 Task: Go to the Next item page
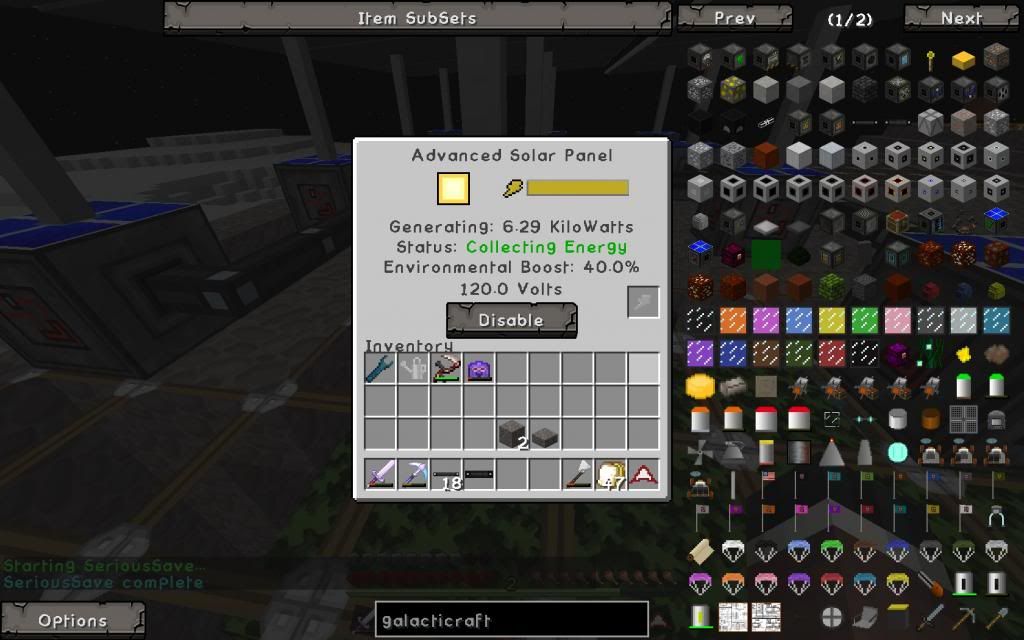pyautogui.click(x=961, y=18)
